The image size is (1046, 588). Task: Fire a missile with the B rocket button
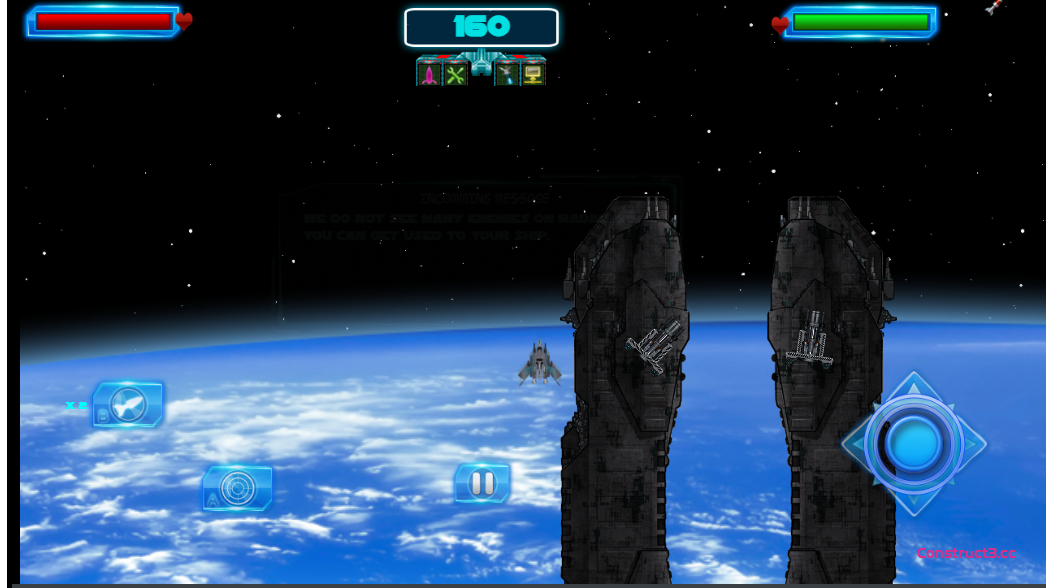pyautogui.click(x=128, y=404)
